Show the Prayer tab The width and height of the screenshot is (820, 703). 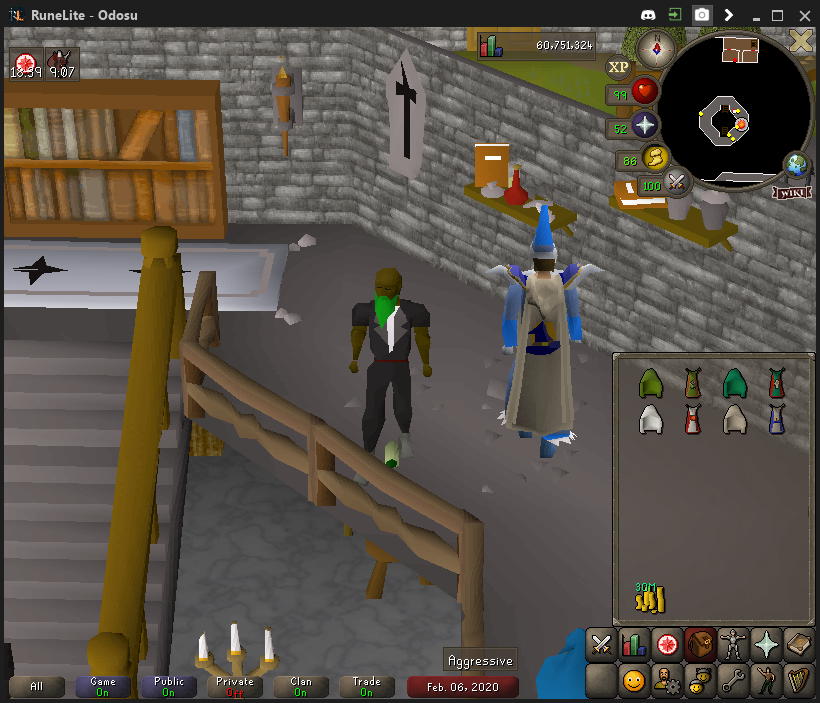click(766, 644)
